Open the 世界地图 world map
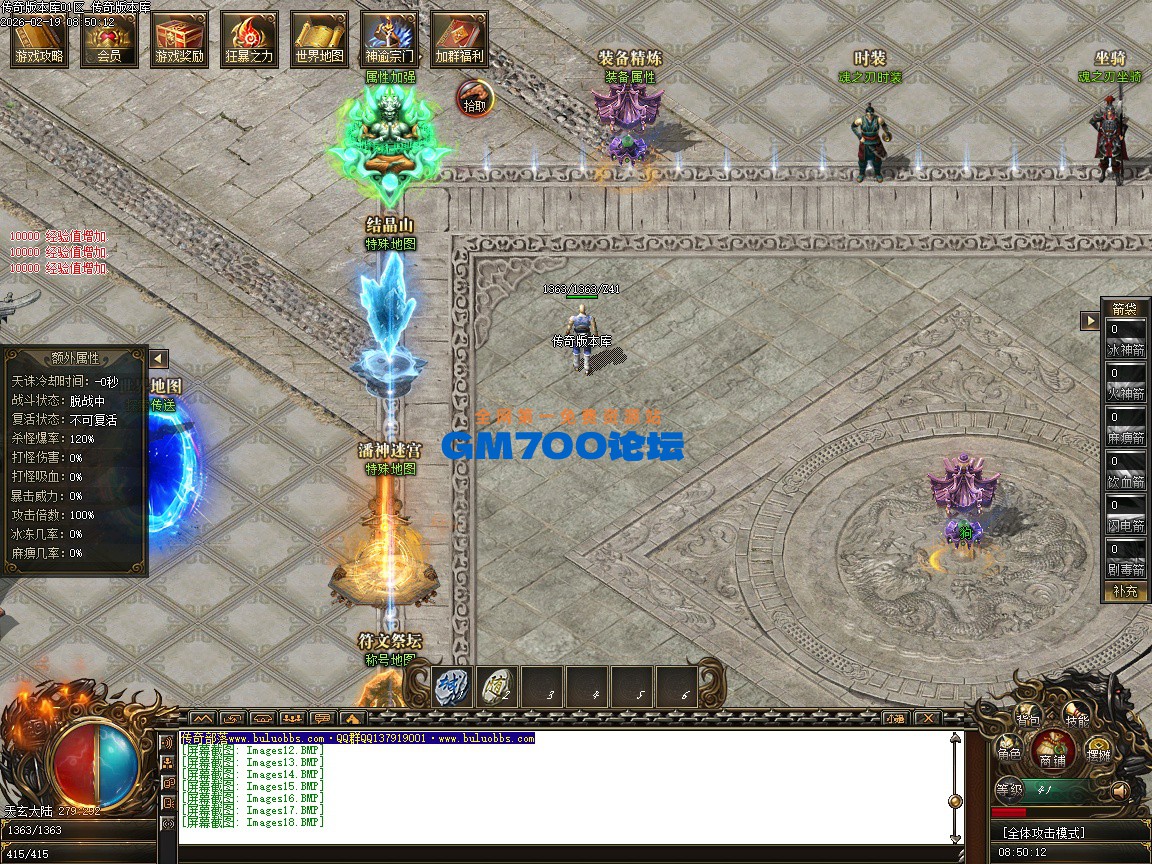Image resolution: width=1152 pixels, height=864 pixels. point(320,40)
